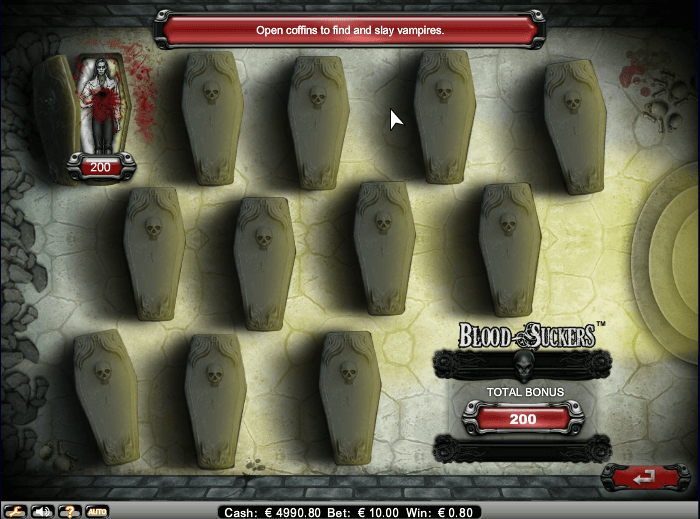The height and width of the screenshot is (519, 700).
Task: Activate the AUTO play button
Action: tap(97, 511)
